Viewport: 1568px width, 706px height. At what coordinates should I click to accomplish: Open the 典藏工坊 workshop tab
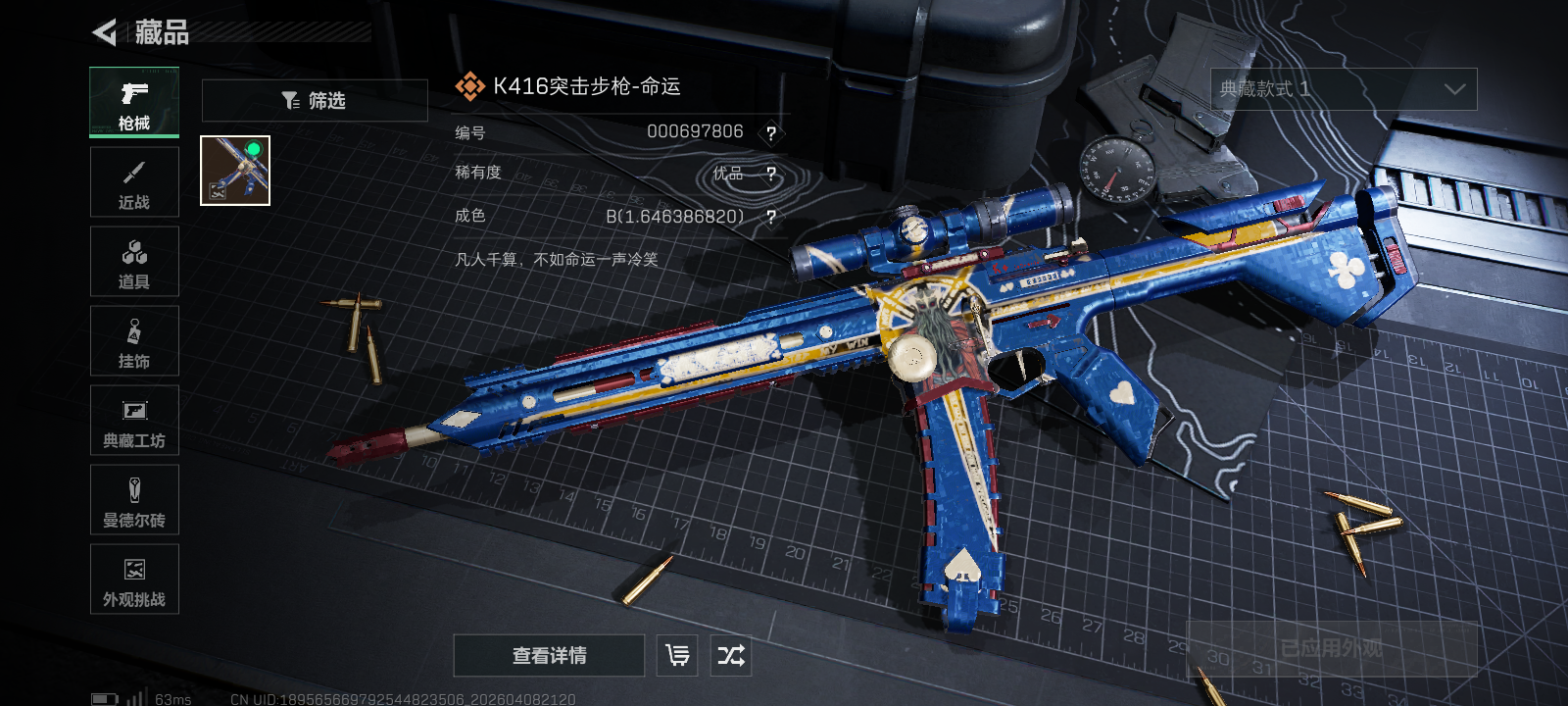[x=134, y=421]
